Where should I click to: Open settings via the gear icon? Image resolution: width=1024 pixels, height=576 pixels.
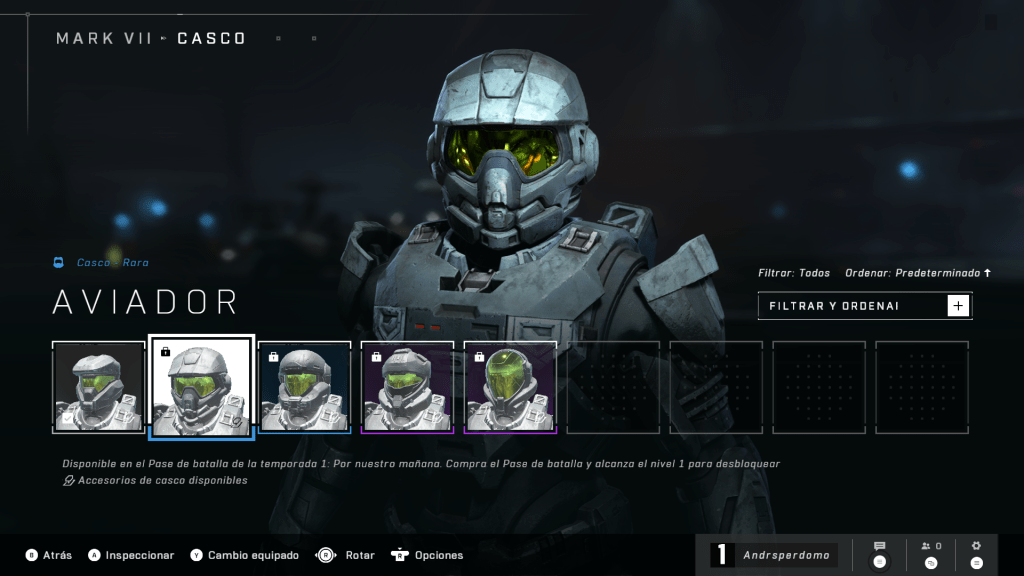click(x=977, y=553)
